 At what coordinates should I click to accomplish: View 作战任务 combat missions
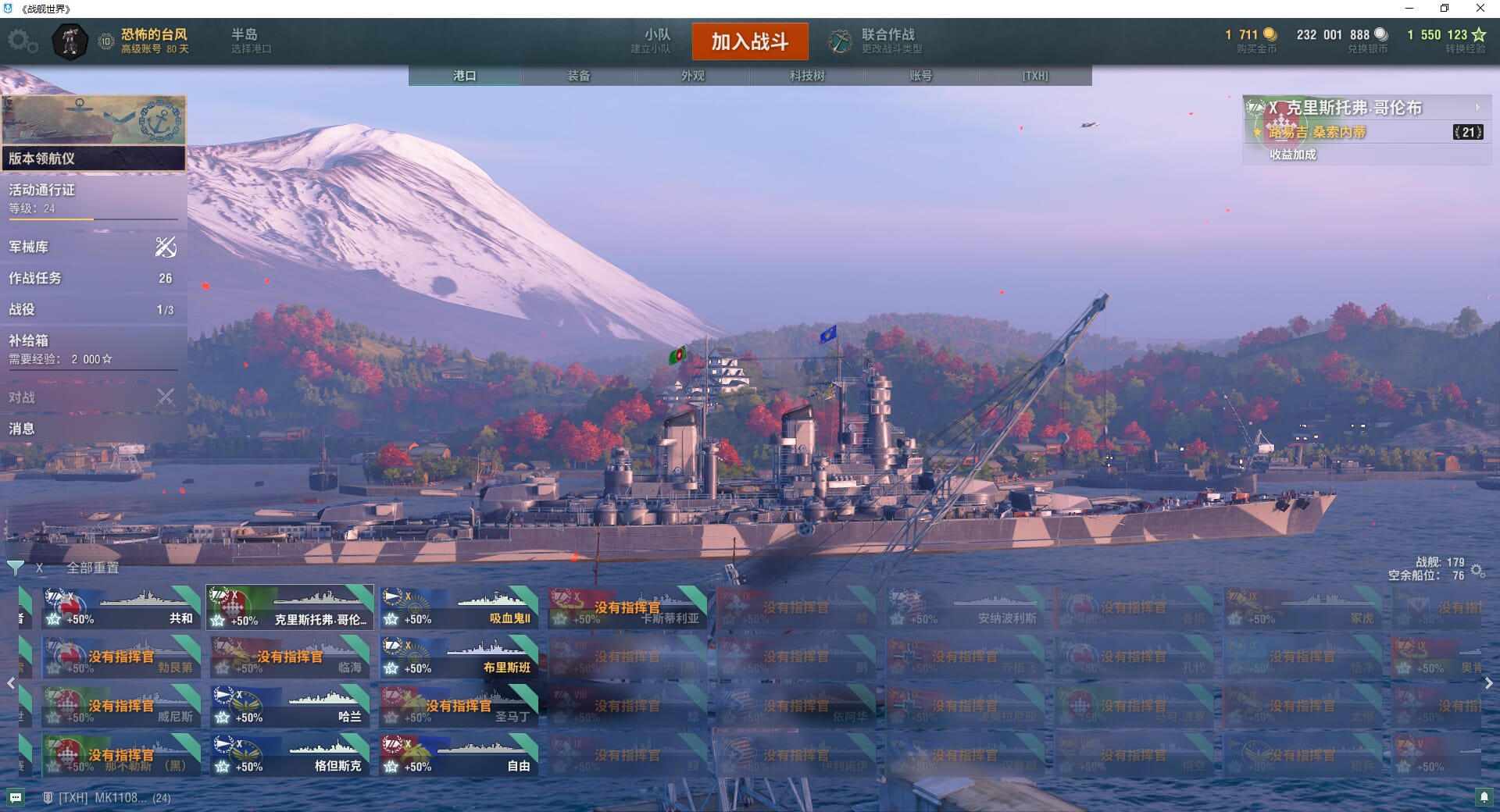tap(92, 279)
